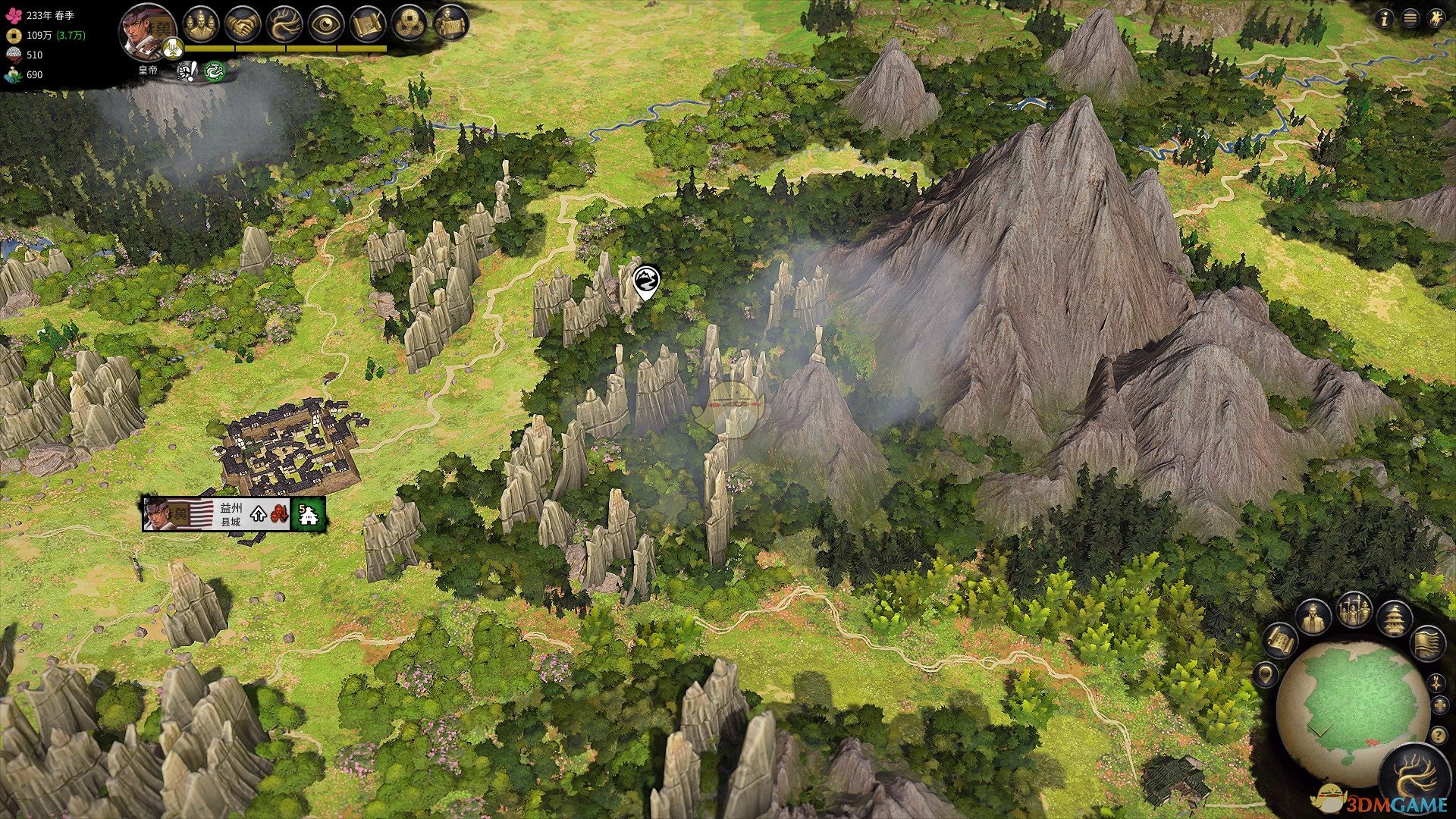The height and width of the screenshot is (819, 1456).
Task: Zoom the minimap with the plus button
Action: pyautogui.click(x=1440, y=706)
